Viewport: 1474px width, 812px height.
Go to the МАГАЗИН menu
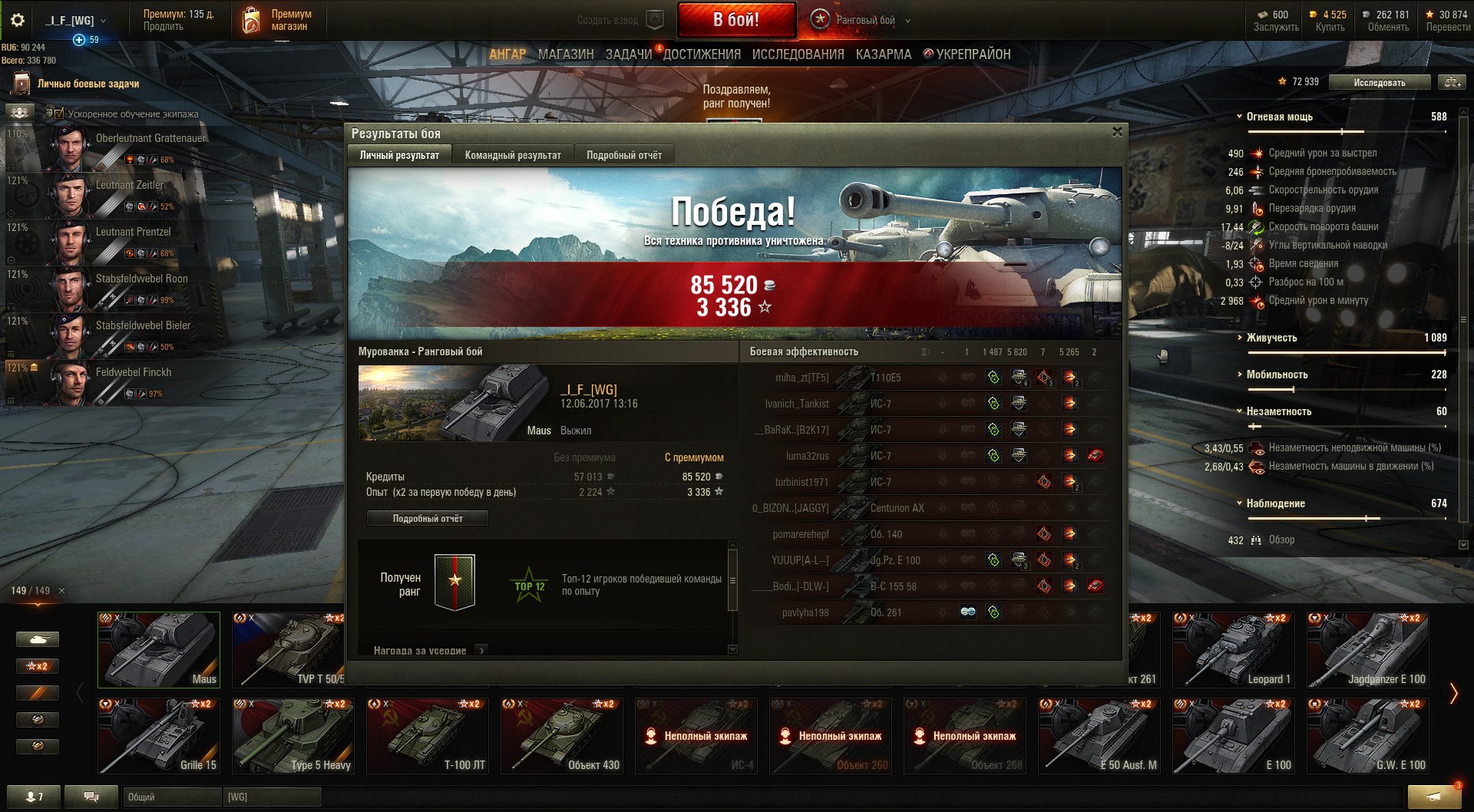click(x=566, y=54)
